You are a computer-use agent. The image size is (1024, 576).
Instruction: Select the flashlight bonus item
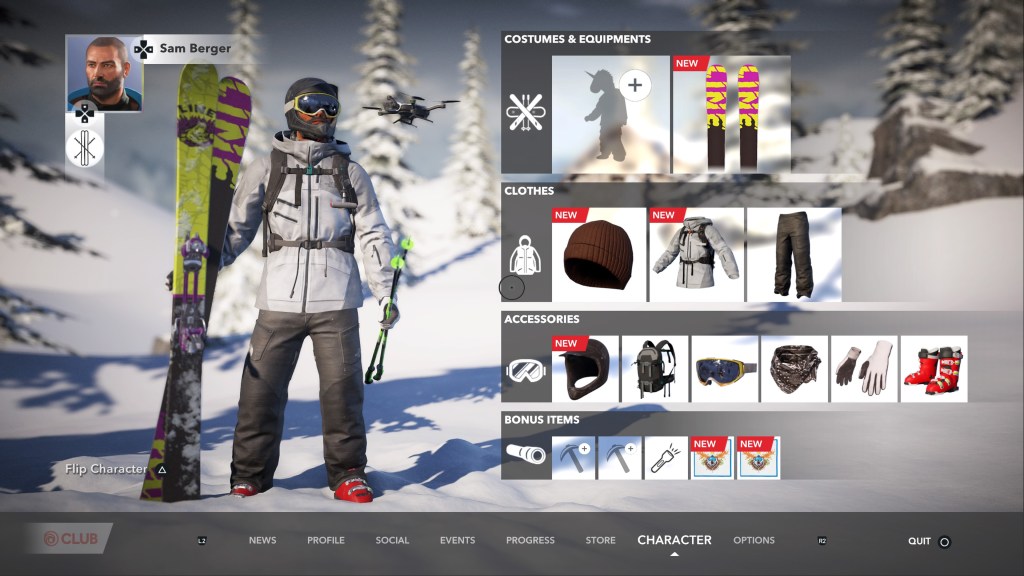click(x=666, y=458)
